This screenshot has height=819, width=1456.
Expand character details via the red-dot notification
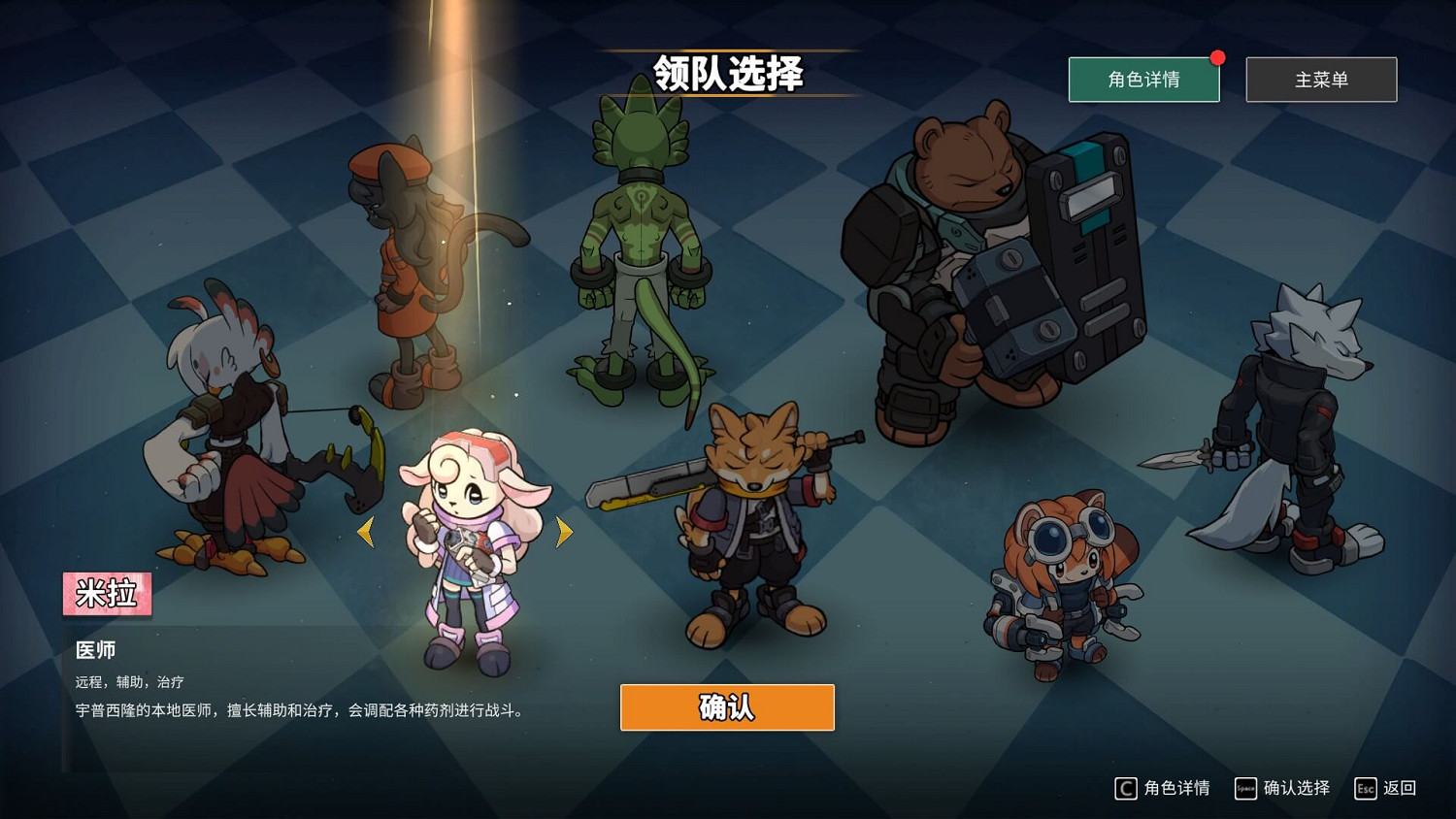[1218, 57]
